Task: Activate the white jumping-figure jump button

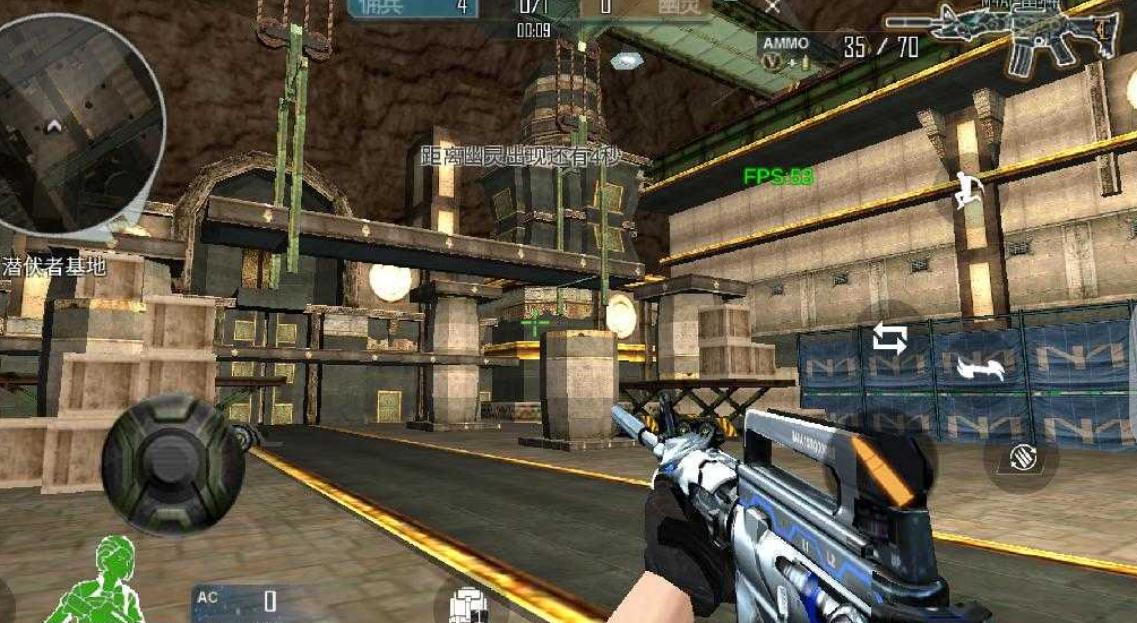Action: (x=967, y=191)
